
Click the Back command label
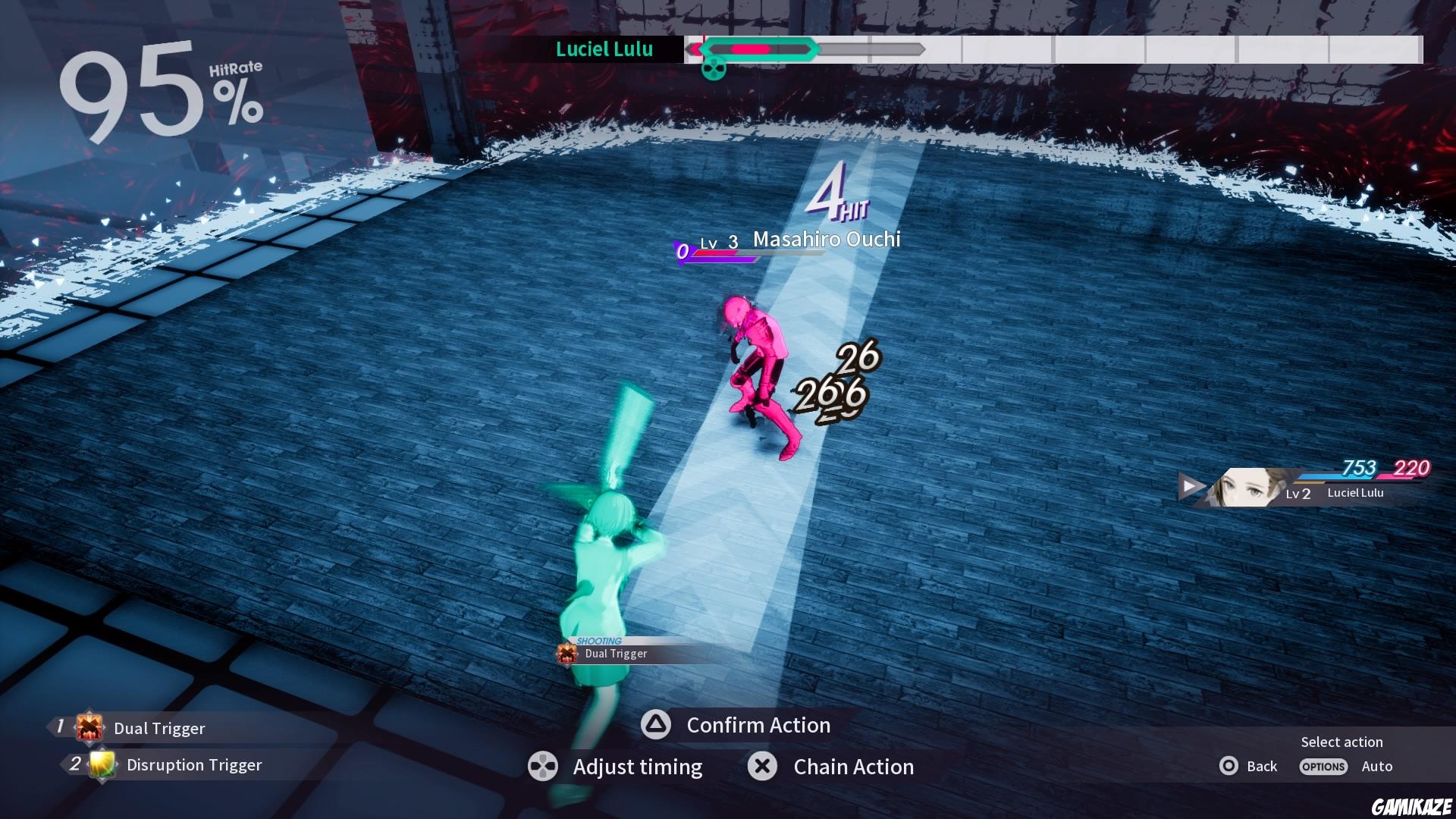(x=1262, y=766)
